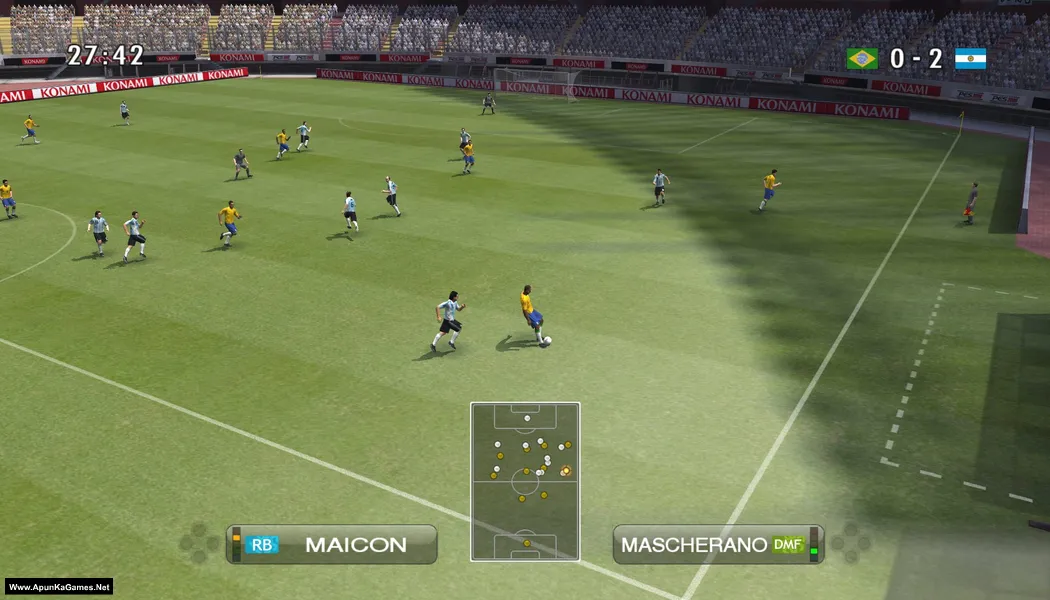Click the Argentina flag icon

970,59
